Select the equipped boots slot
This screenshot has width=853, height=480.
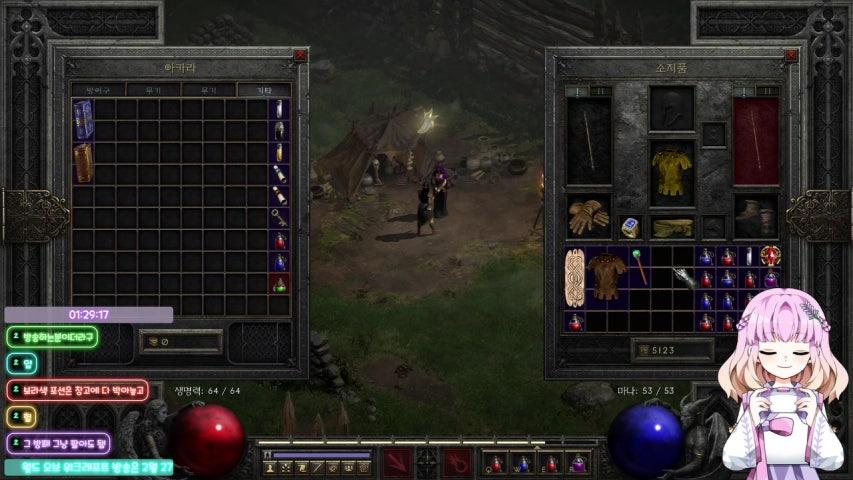click(x=755, y=216)
